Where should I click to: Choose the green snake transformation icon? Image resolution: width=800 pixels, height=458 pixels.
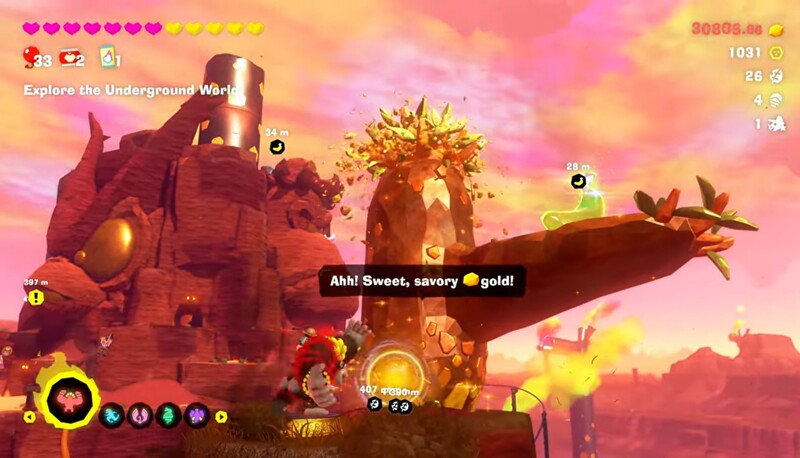168,416
